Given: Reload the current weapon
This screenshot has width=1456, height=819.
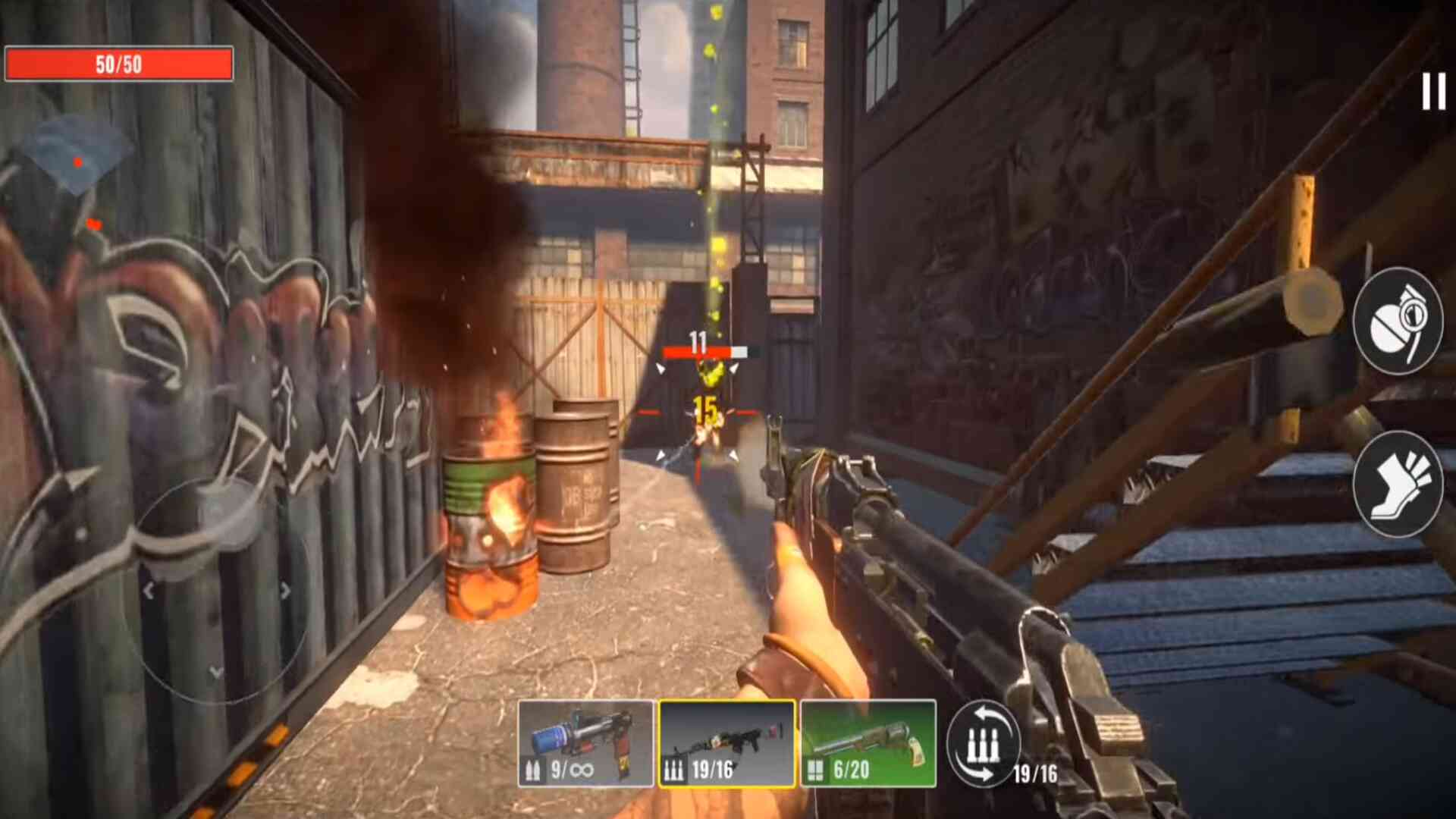Looking at the screenshot, I should 984,743.
